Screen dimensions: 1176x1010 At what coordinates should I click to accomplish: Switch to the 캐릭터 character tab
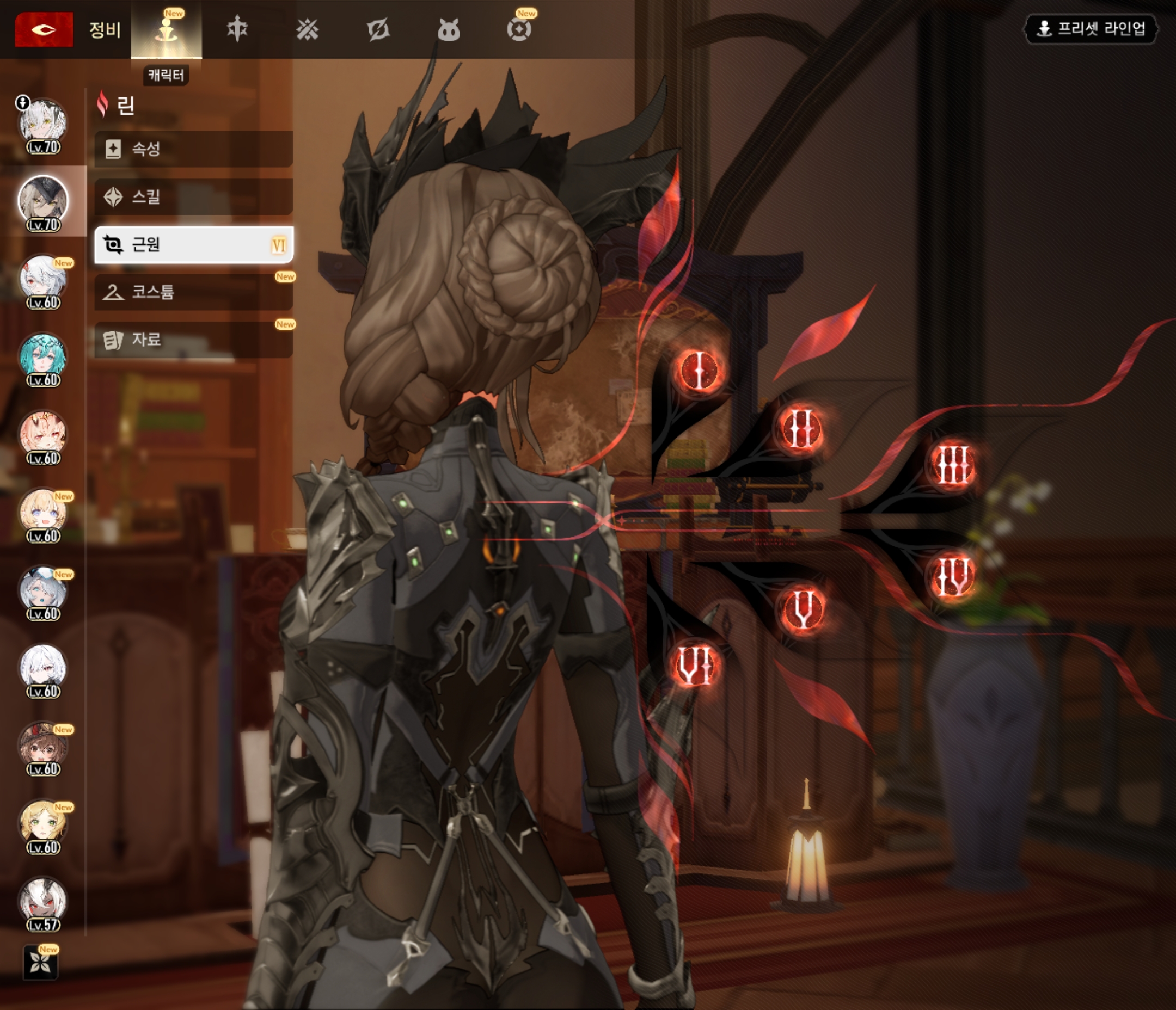click(166, 29)
